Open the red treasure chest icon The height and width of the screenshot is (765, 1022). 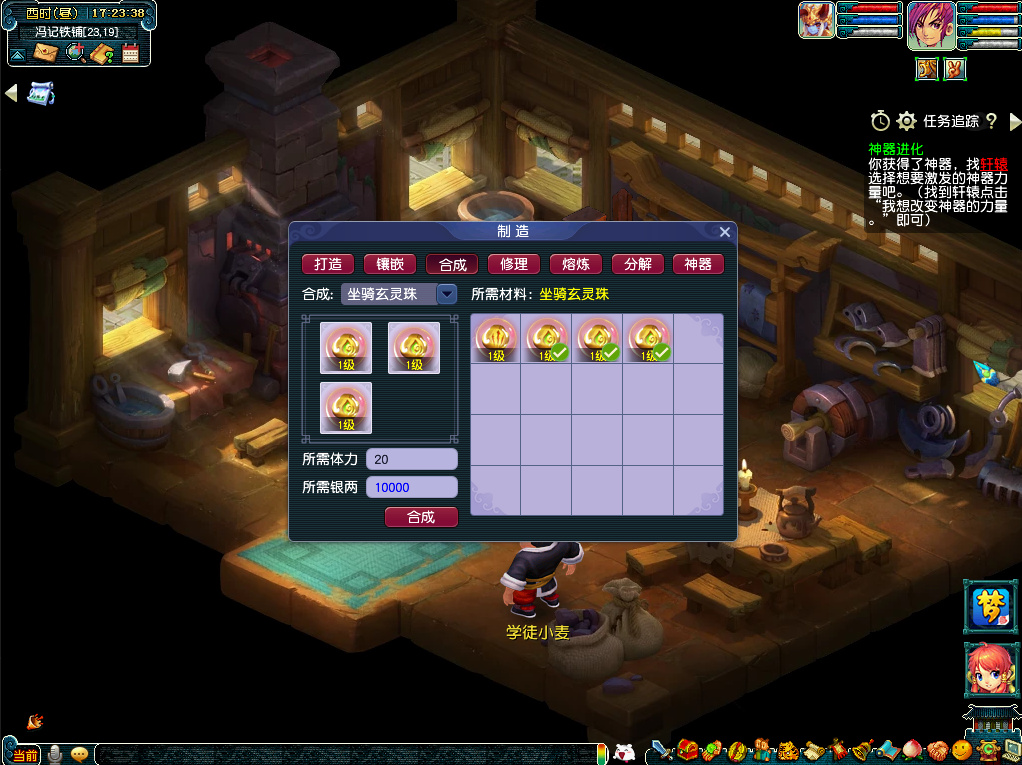click(x=687, y=750)
